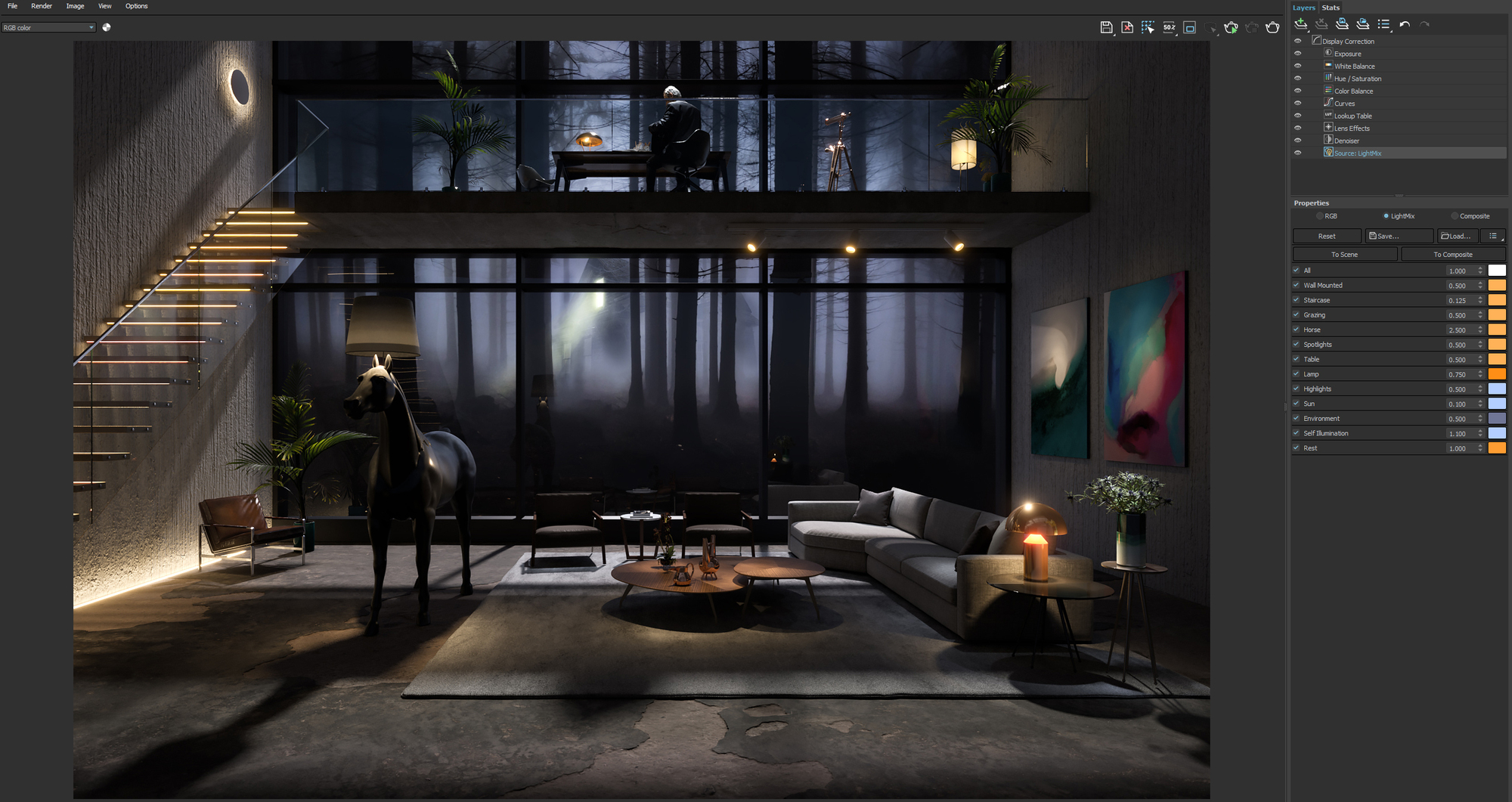The height and width of the screenshot is (802, 1512).
Task: Open the layer list options menu
Action: tap(1384, 24)
